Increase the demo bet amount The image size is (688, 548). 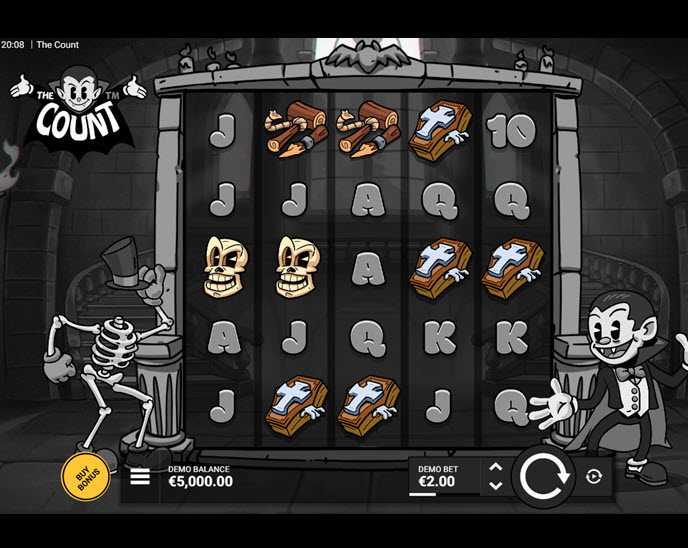[495, 467]
